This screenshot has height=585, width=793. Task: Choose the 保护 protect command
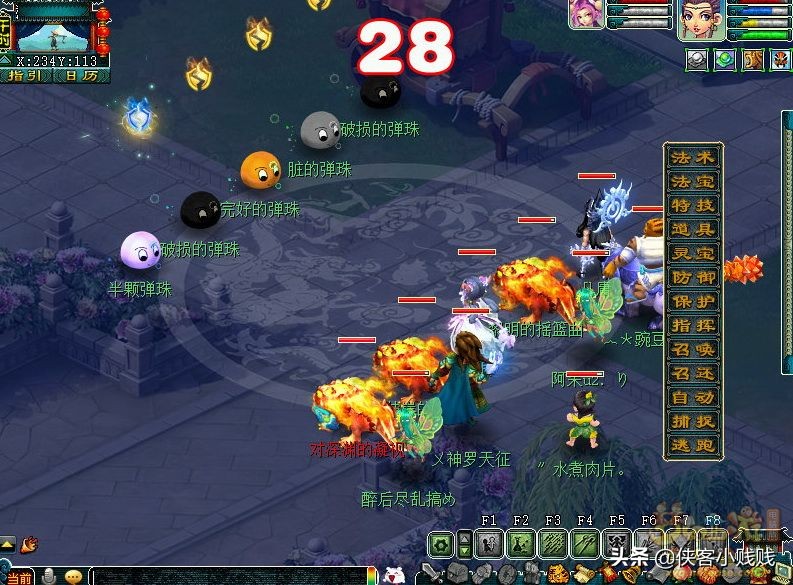693,302
